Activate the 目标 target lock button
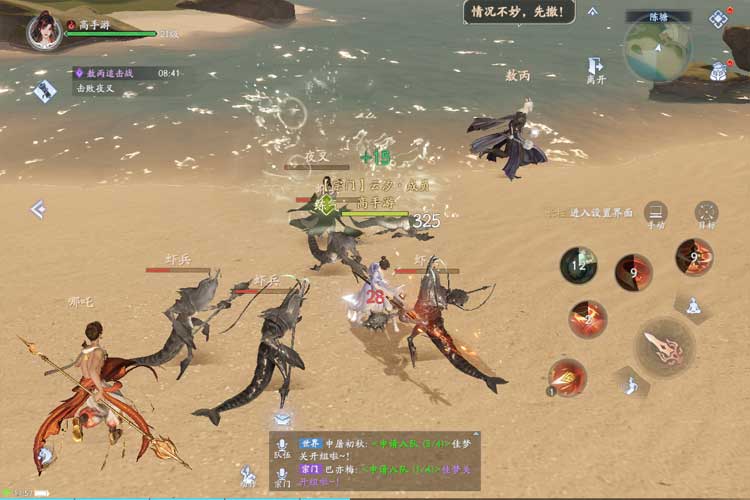The width and height of the screenshot is (750, 500). point(706,213)
